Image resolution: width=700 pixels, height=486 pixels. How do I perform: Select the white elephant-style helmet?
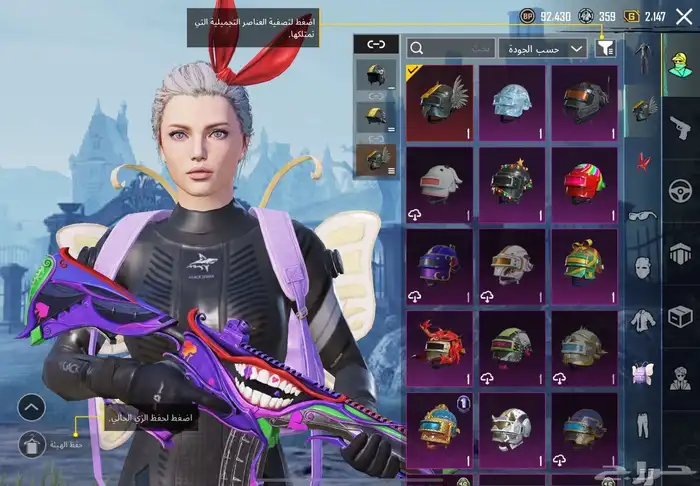[439, 184]
